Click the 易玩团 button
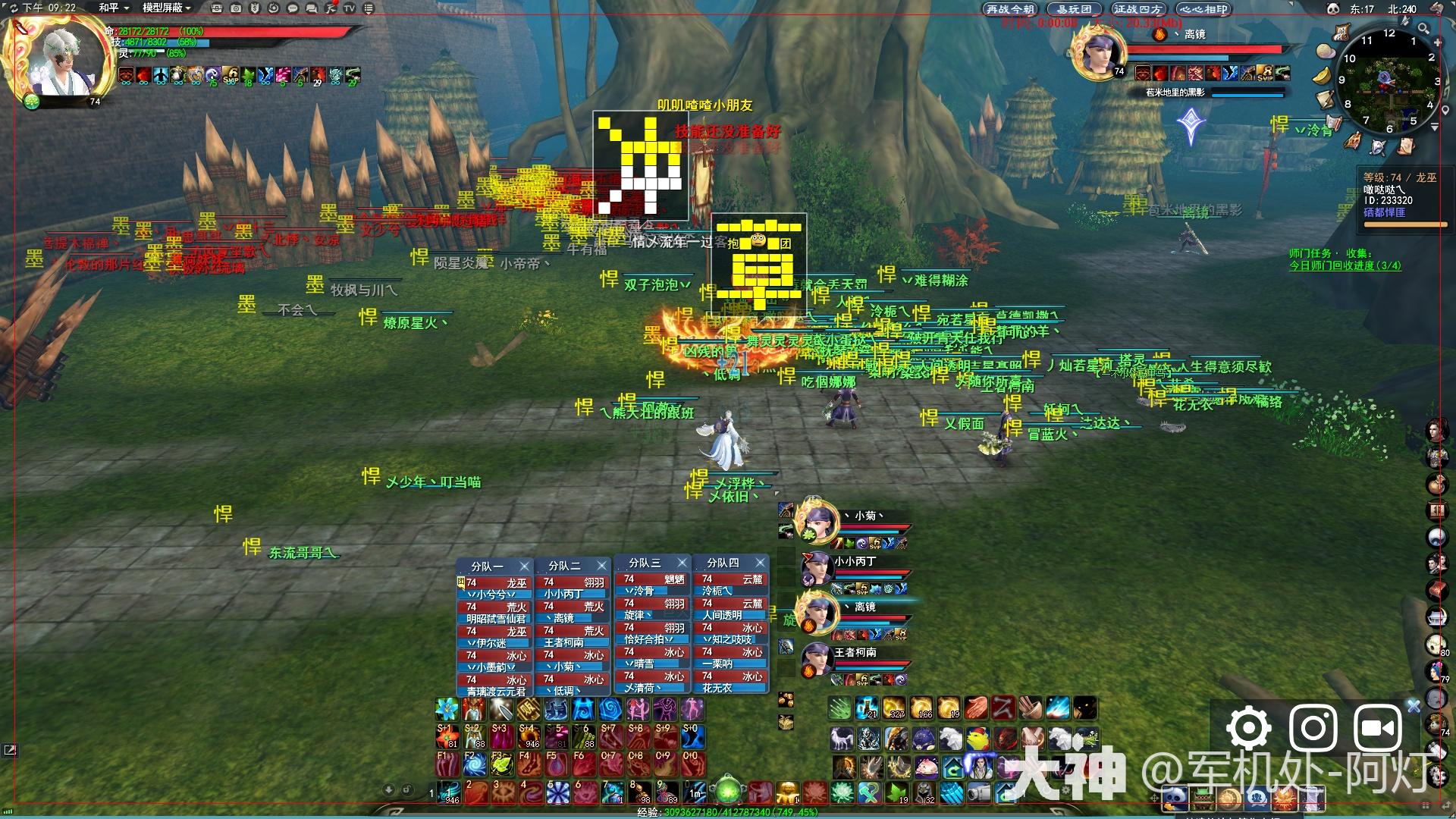 point(1074,9)
